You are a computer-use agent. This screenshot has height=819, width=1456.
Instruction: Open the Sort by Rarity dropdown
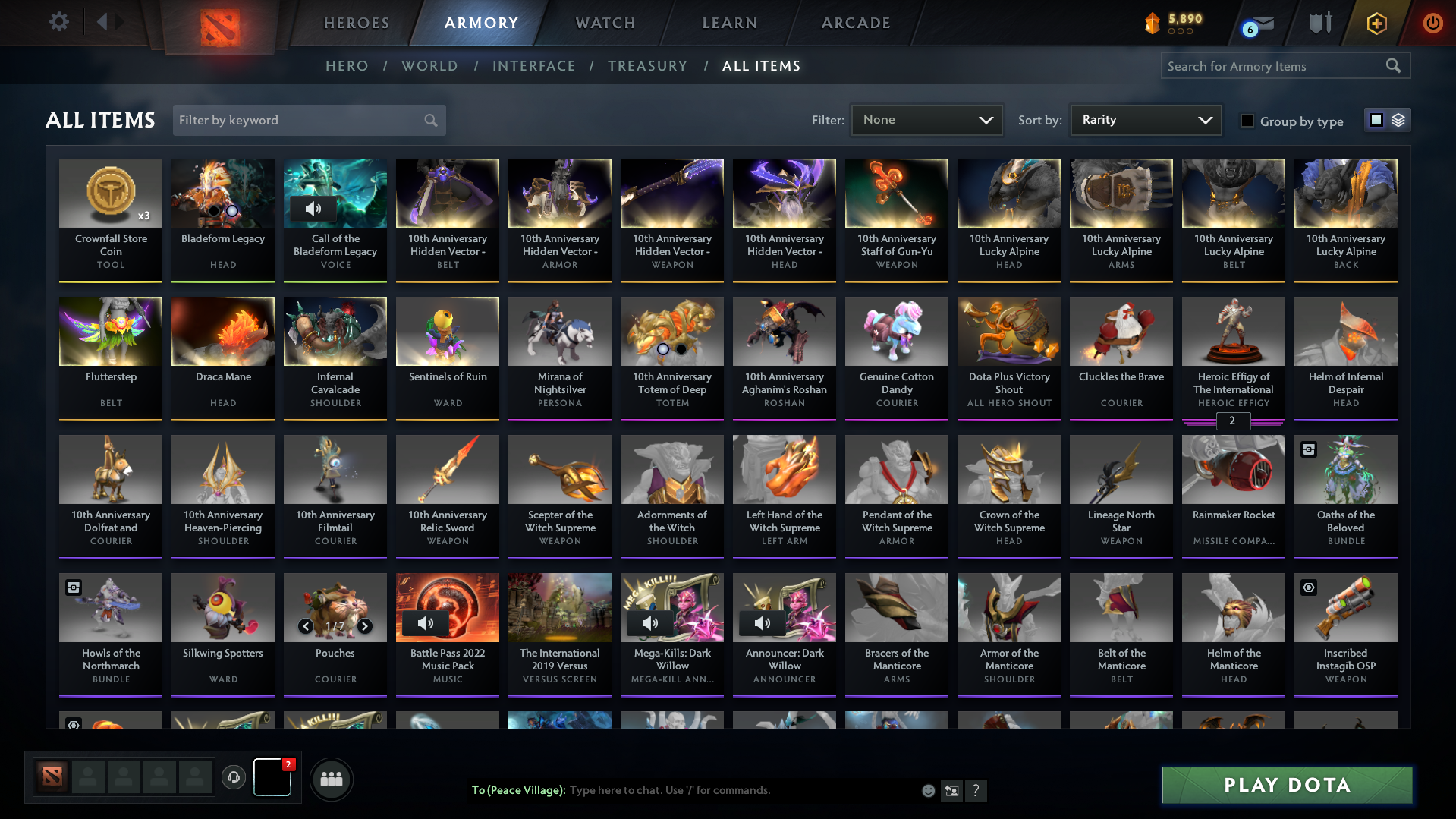(1145, 119)
